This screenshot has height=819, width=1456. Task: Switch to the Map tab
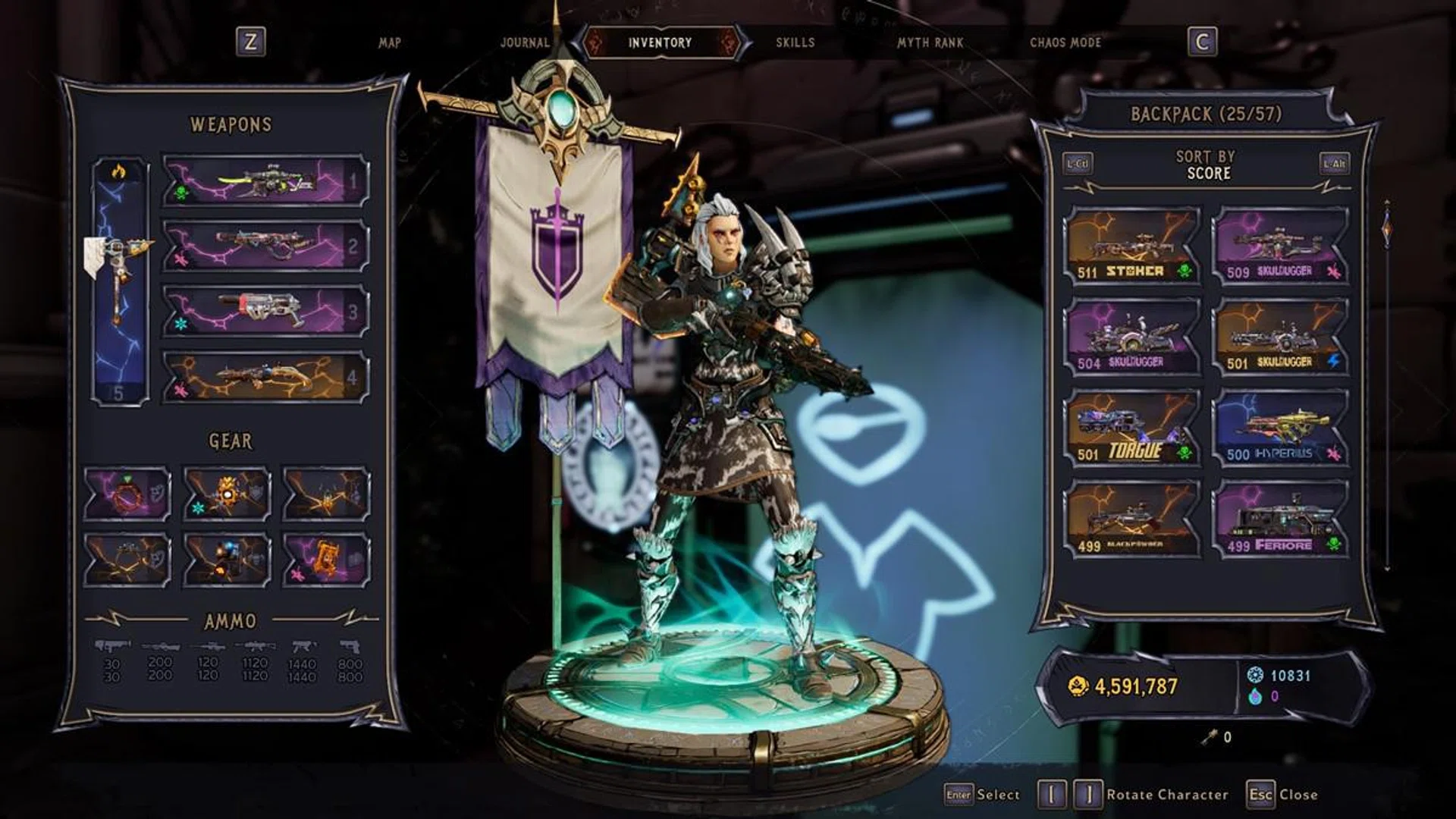click(389, 43)
